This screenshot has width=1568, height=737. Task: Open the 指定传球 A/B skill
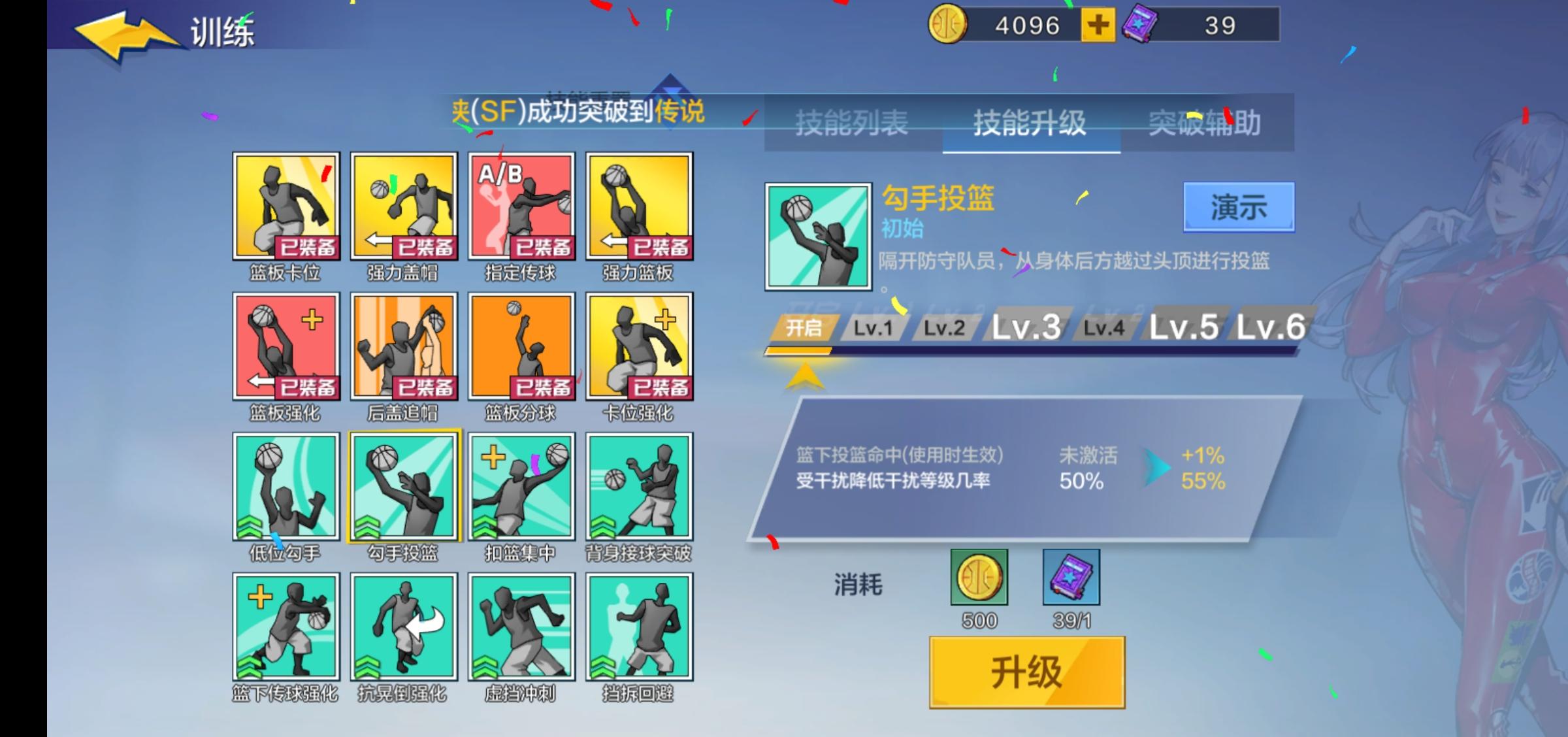(x=519, y=206)
